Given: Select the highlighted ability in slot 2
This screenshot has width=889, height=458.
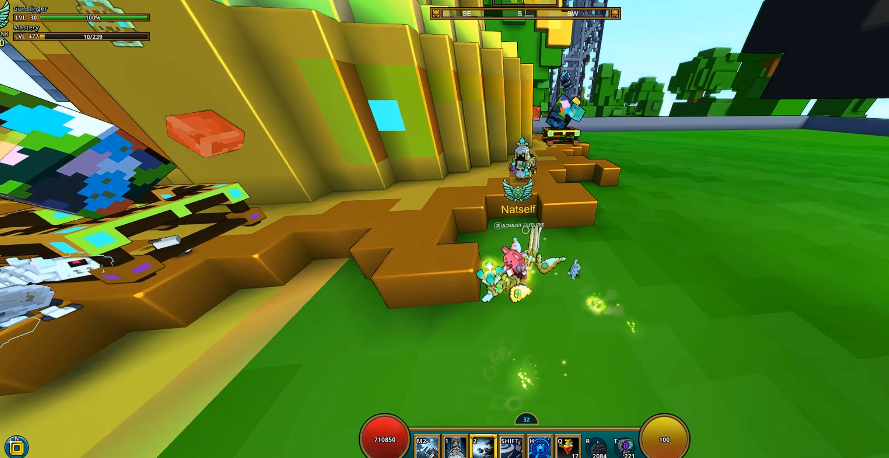Looking at the screenshot, I should tap(483, 446).
